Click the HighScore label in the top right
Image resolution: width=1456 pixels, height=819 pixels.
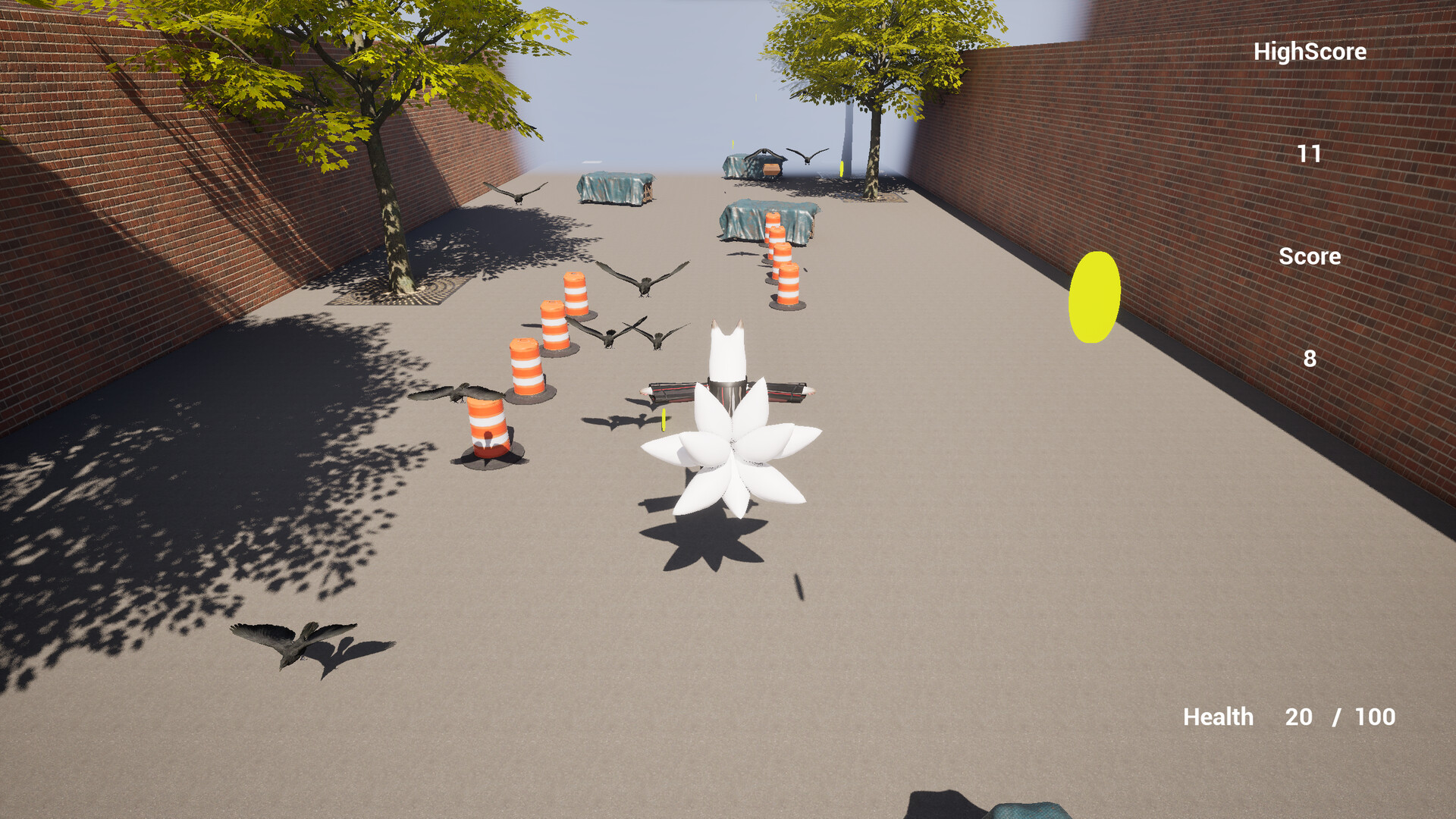(1310, 52)
